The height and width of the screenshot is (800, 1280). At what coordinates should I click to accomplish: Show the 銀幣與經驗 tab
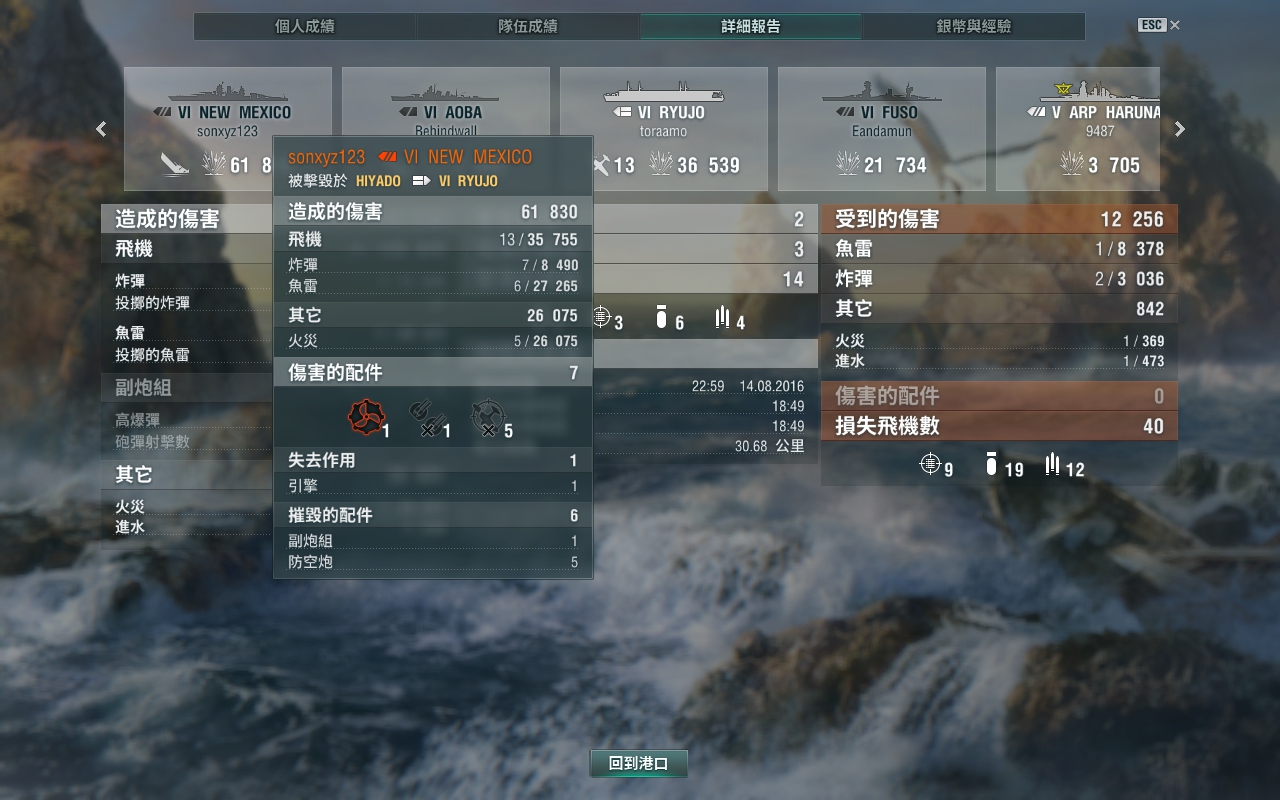pos(973,27)
